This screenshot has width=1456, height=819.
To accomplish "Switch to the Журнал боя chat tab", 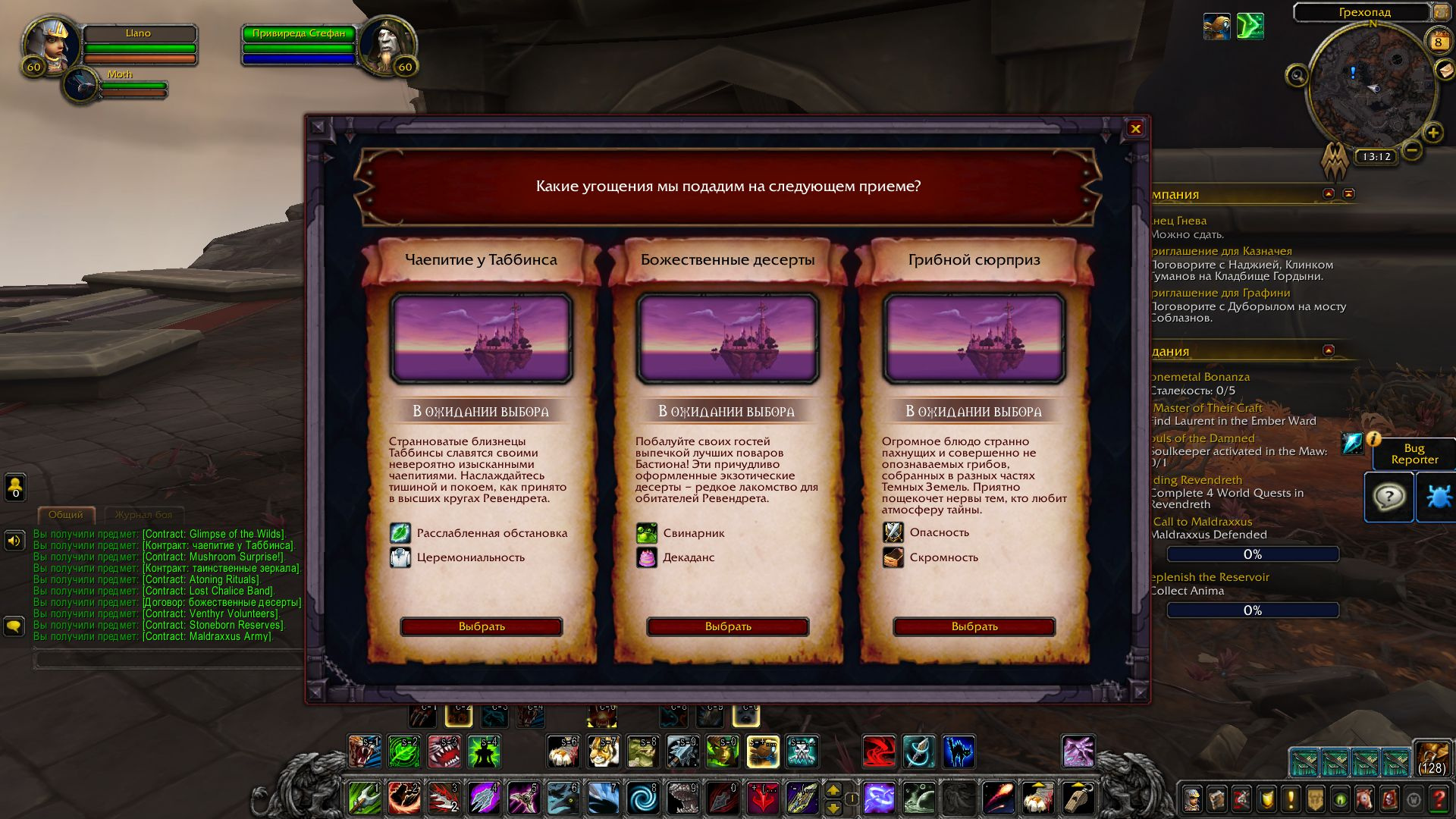I will tap(144, 515).
